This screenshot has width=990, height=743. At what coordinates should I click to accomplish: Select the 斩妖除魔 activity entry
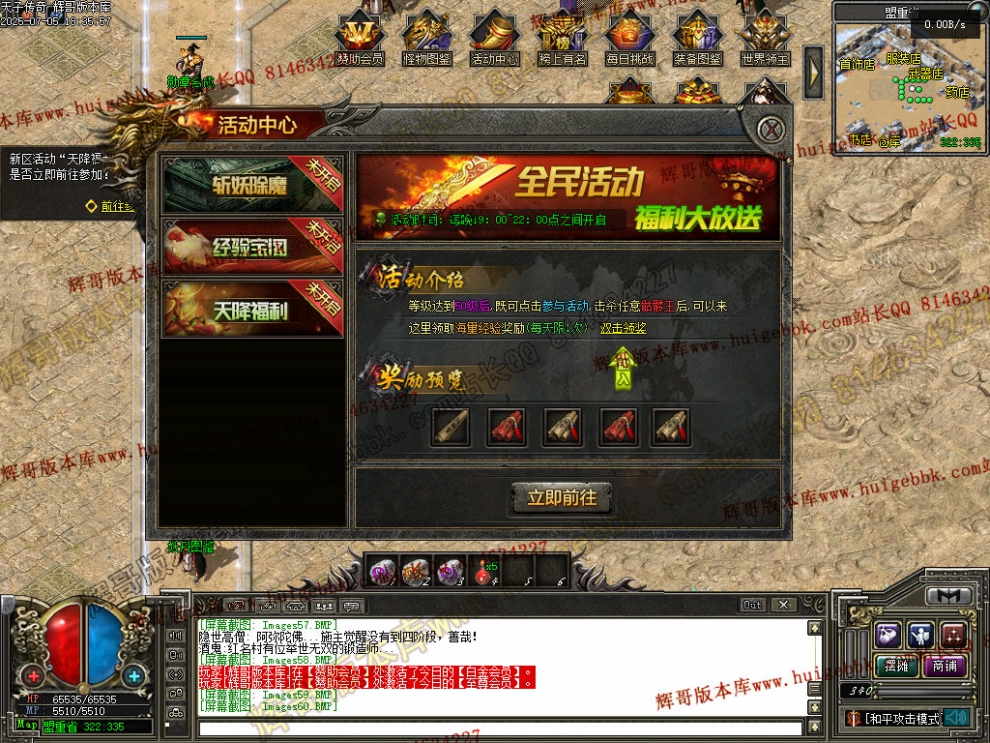[253, 184]
